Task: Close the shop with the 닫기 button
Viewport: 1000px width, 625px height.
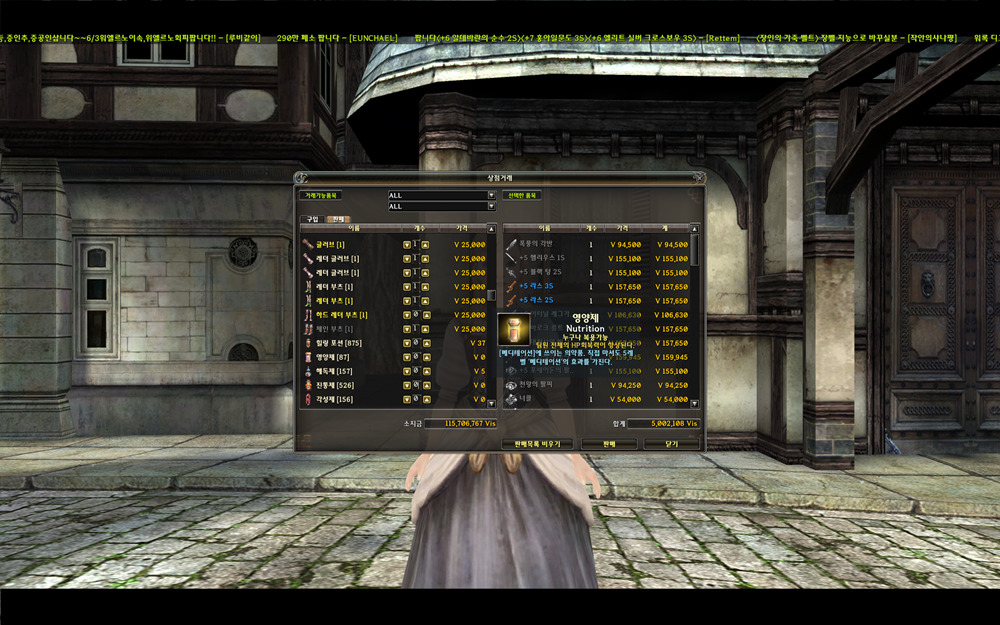Action: (671, 443)
